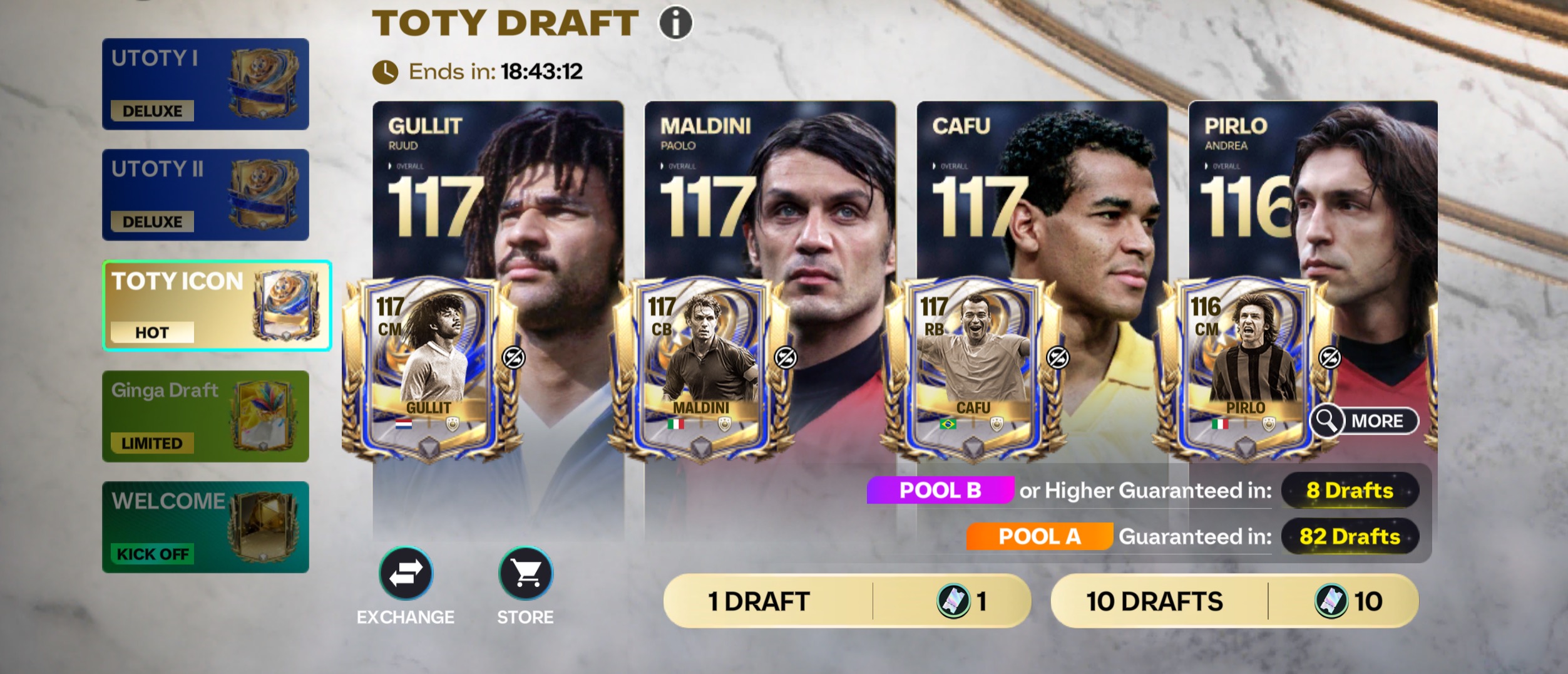Open the UTOTY I Deluxe draft
This screenshot has width=1568, height=674.
[x=205, y=84]
